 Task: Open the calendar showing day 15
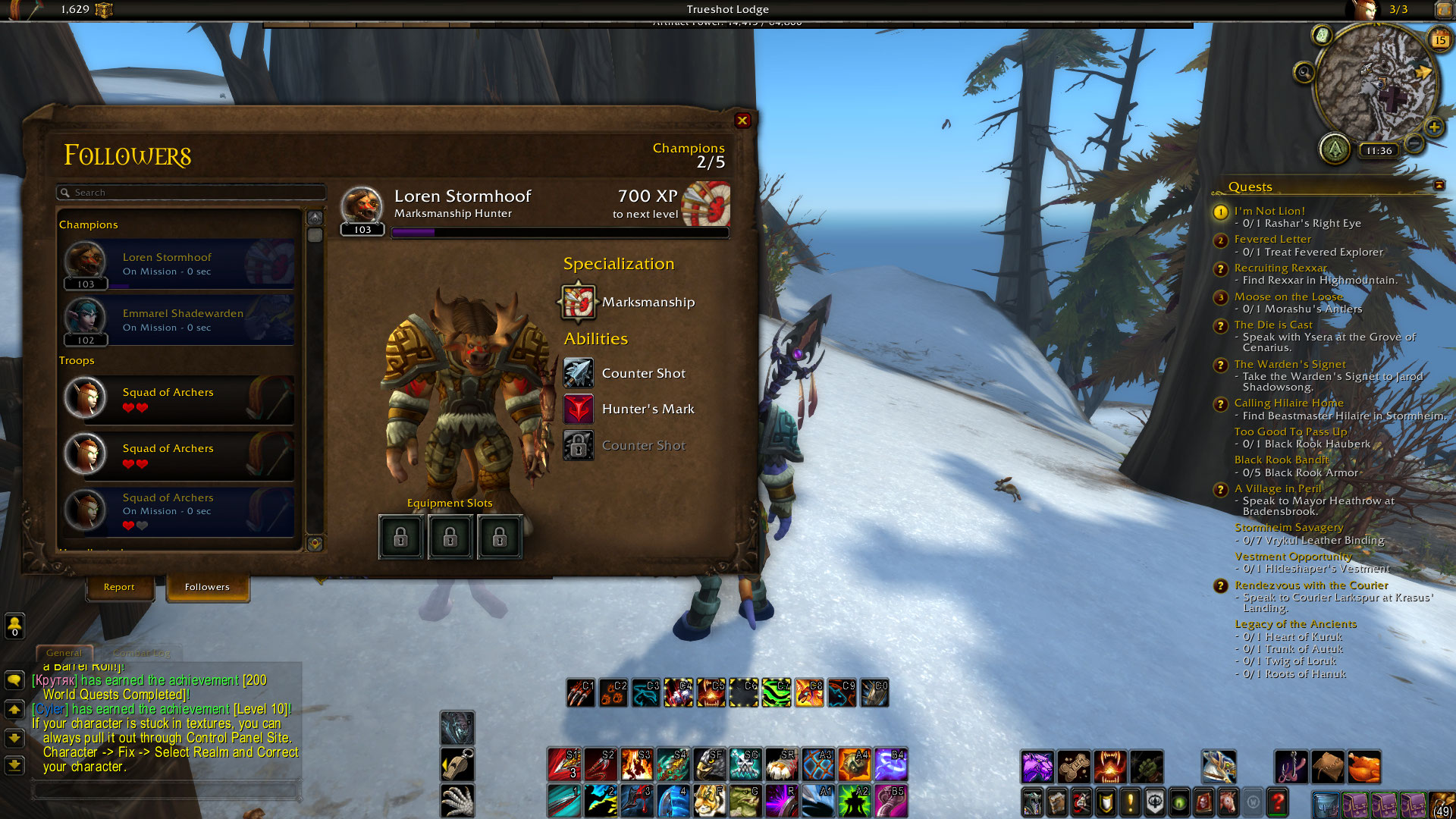(1439, 39)
